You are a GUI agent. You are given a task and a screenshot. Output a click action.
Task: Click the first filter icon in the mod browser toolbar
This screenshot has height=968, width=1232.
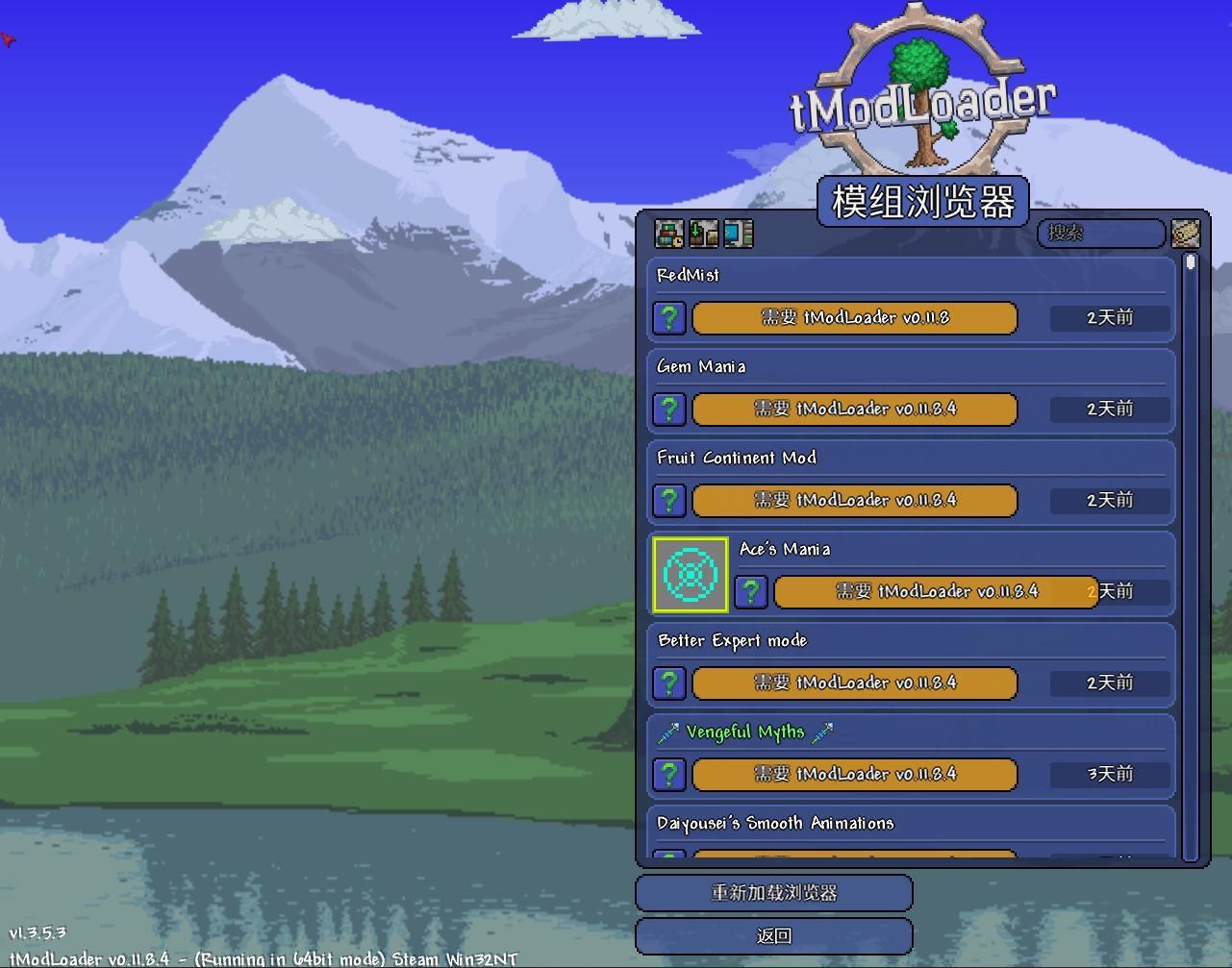668,234
